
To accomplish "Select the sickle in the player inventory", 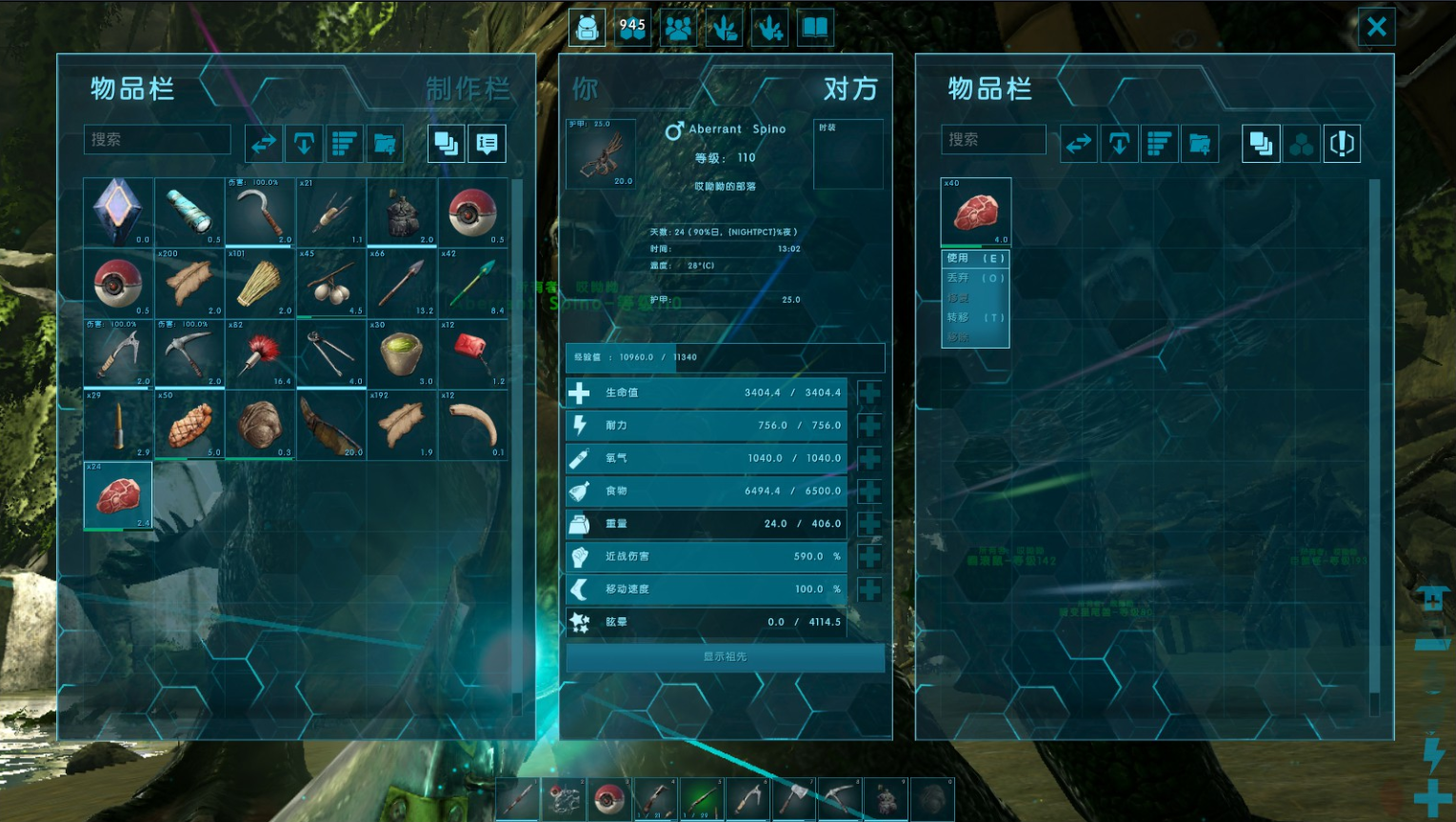I will coord(260,211).
